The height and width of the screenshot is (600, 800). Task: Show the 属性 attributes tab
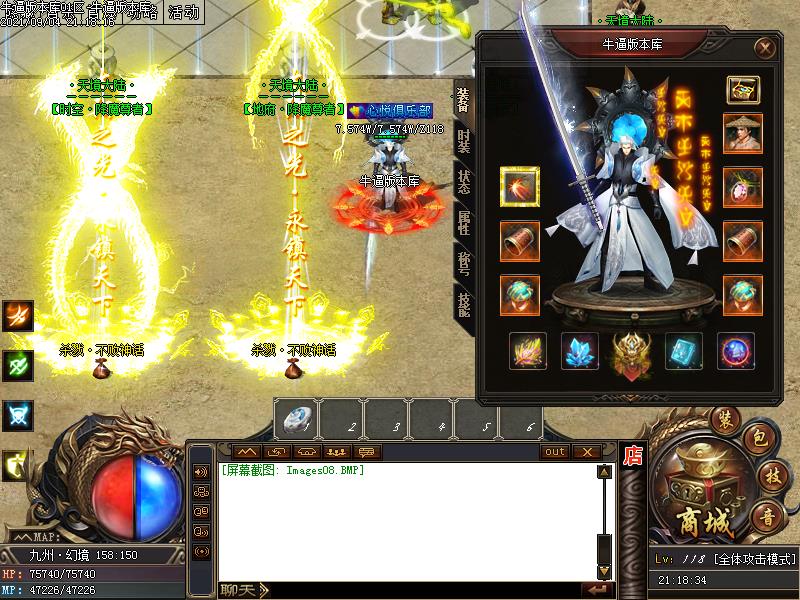coord(463,222)
